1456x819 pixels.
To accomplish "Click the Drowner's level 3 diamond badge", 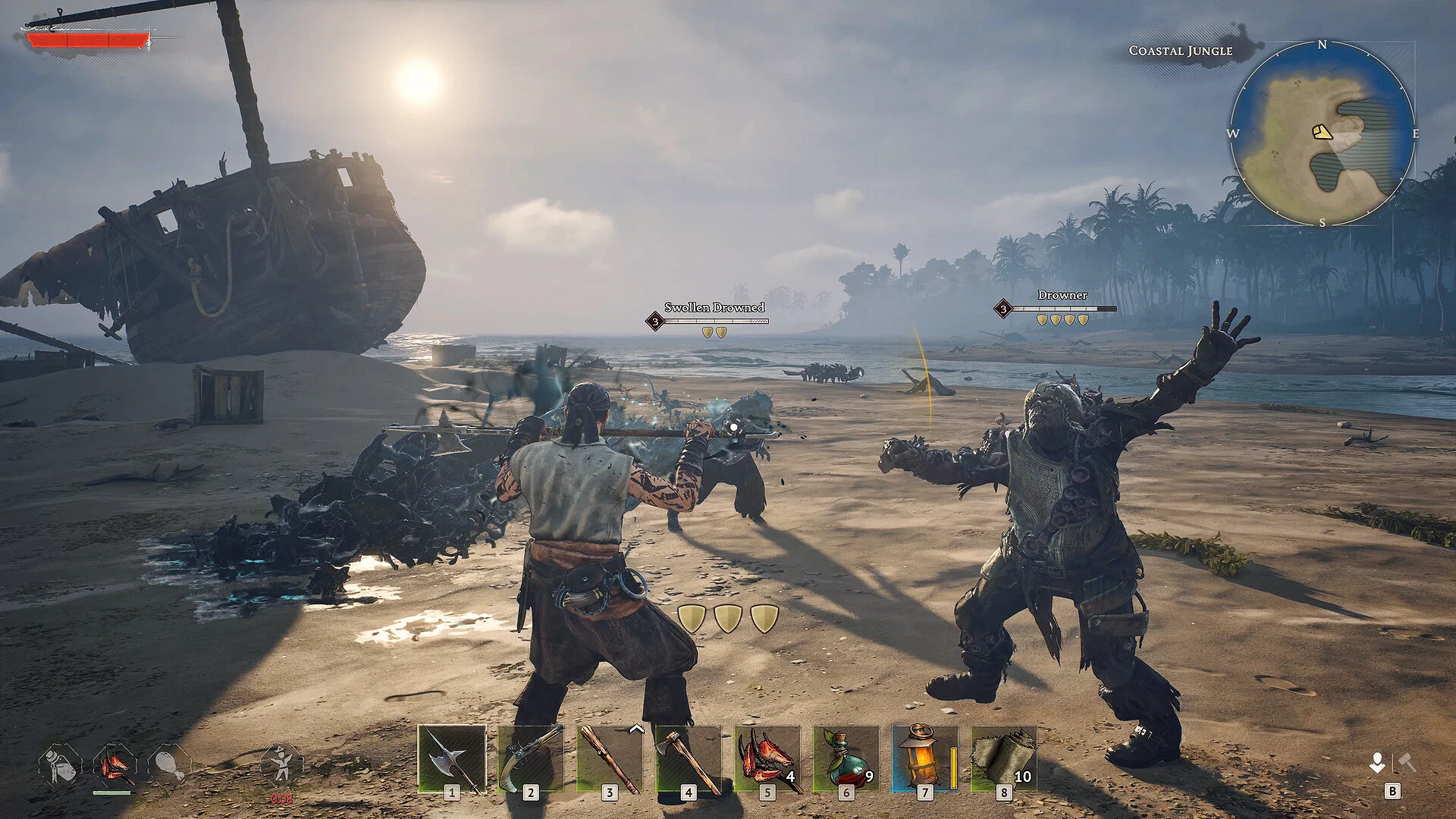I will [x=1003, y=309].
